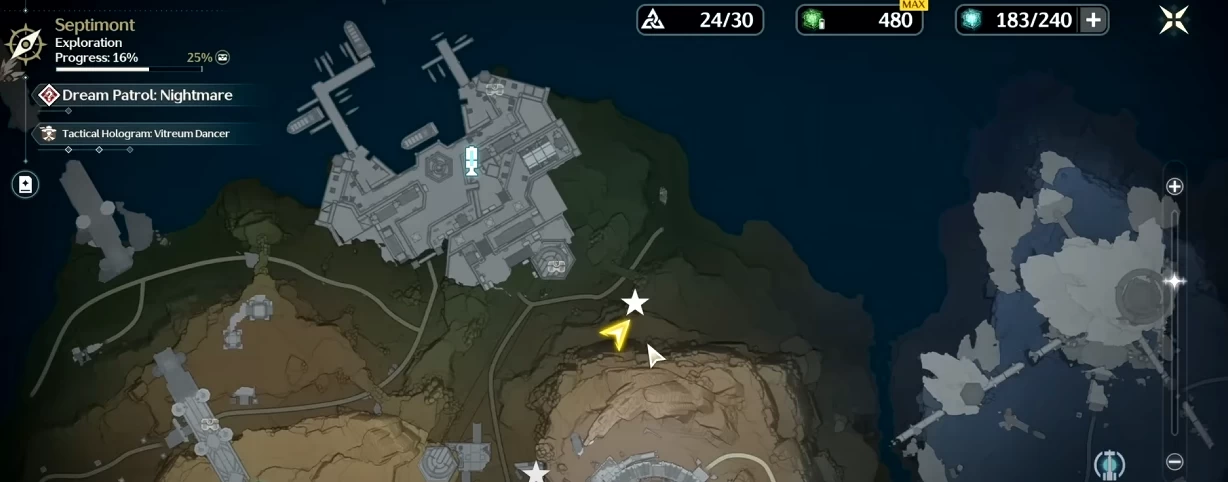Viewport: 1228px width, 482px height.
Task: Click the sparkle handle on the zoom slider
Action: [1175, 282]
